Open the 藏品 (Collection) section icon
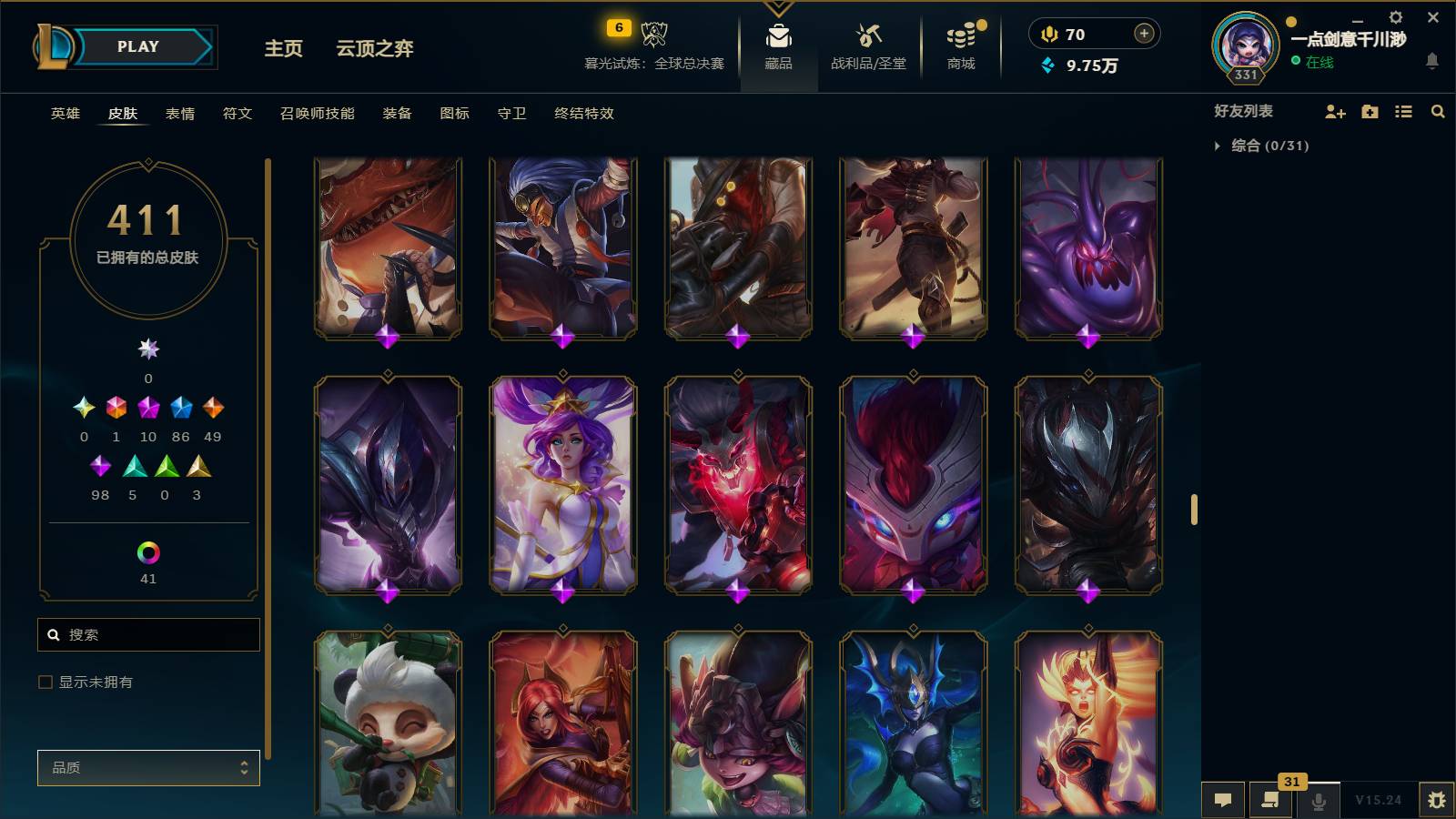 (x=776, y=39)
